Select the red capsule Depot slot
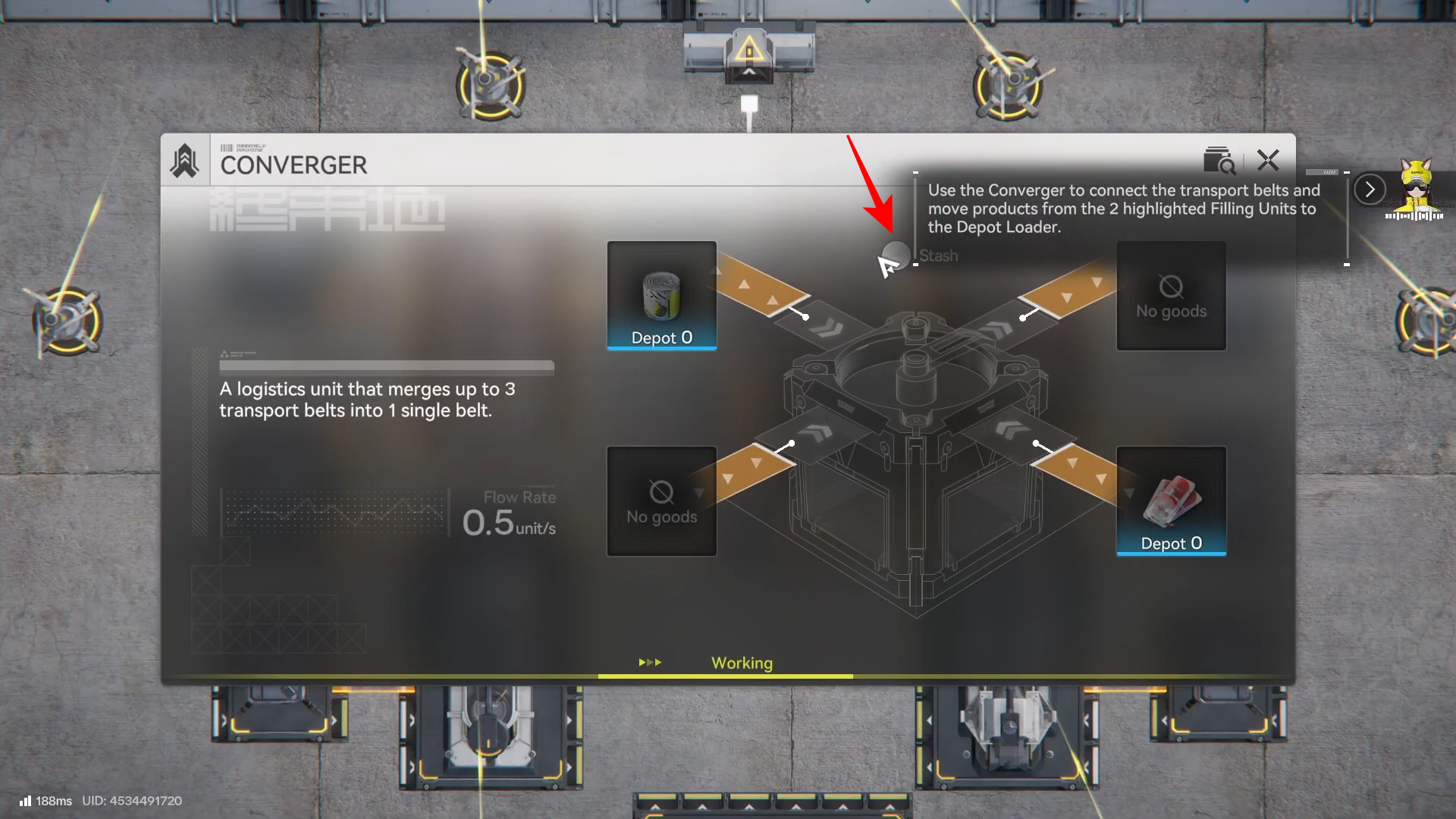The width and height of the screenshot is (1456, 819). click(1171, 501)
